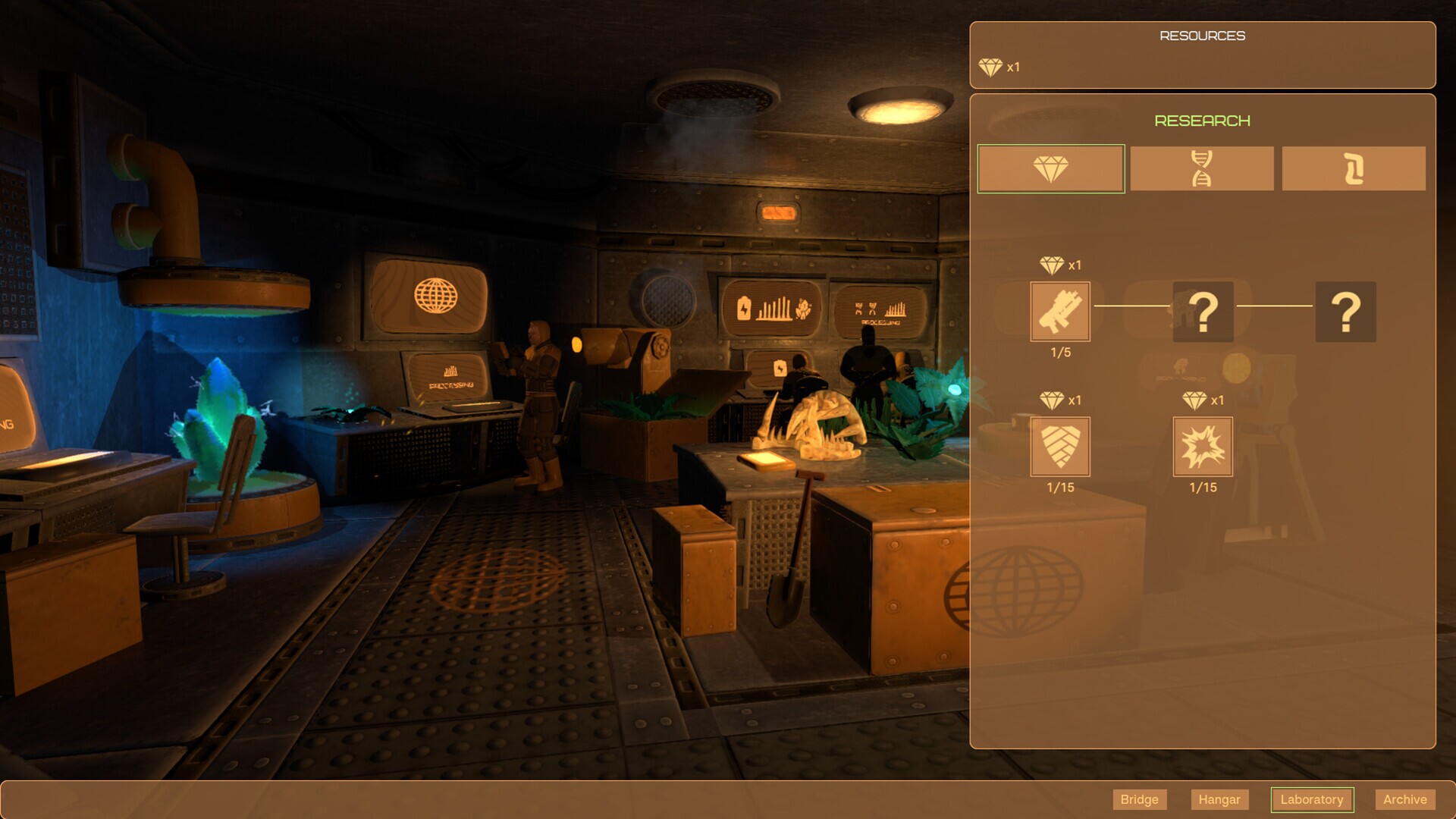The width and height of the screenshot is (1456, 819).
Task: Open the Hangar screen
Action: [1219, 799]
